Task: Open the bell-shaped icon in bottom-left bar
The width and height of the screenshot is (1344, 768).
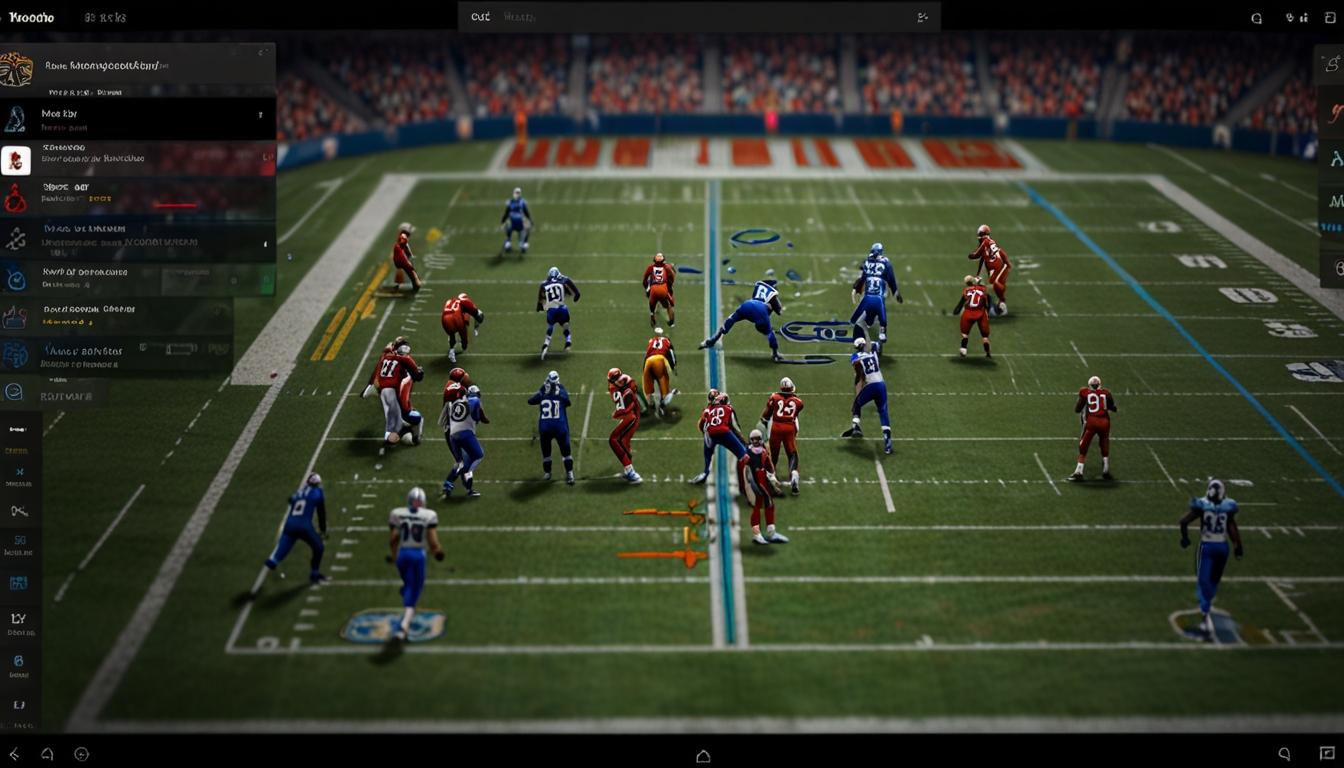Action: click(47, 754)
